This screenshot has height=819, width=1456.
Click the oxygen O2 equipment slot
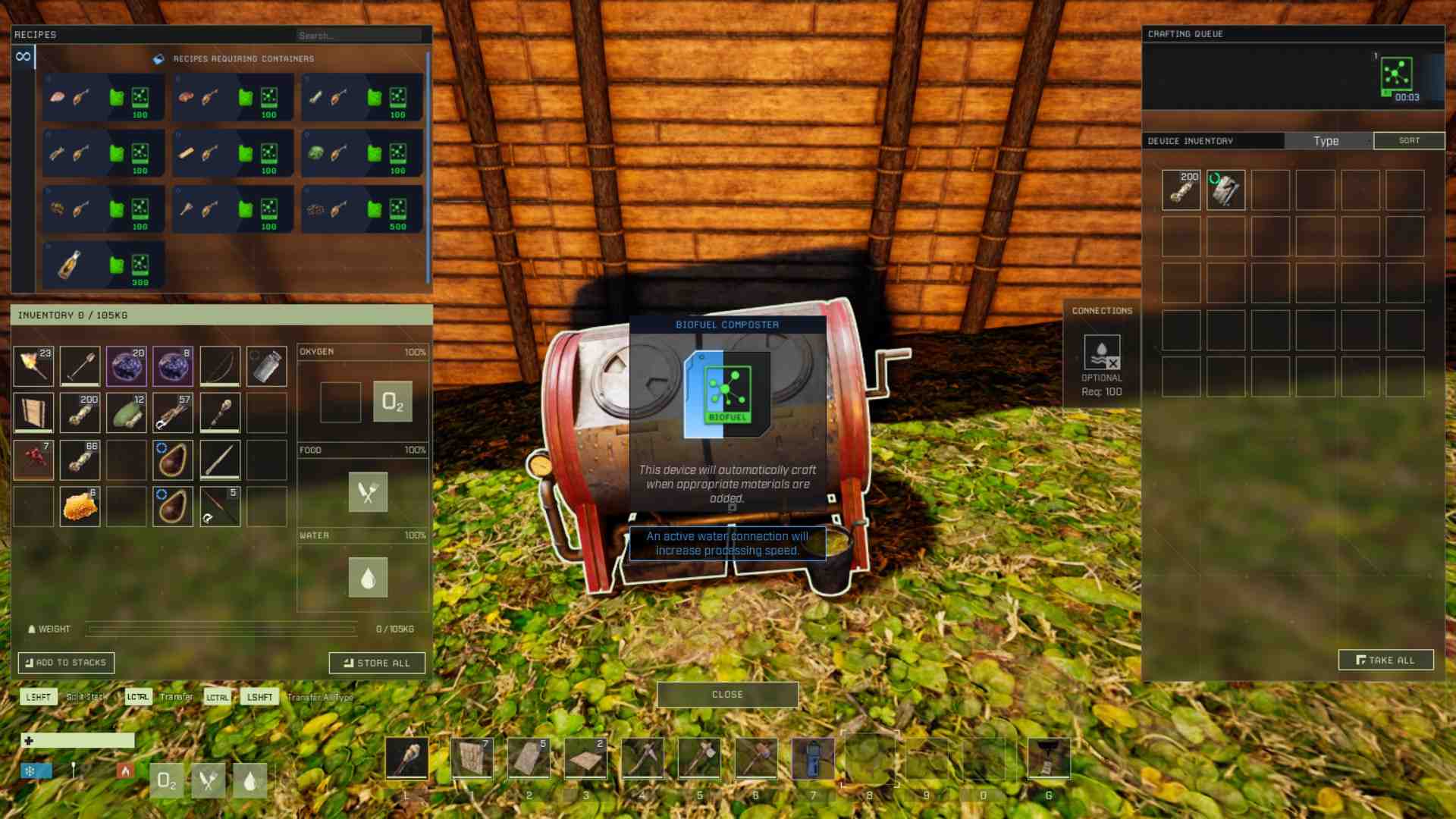coord(392,401)
